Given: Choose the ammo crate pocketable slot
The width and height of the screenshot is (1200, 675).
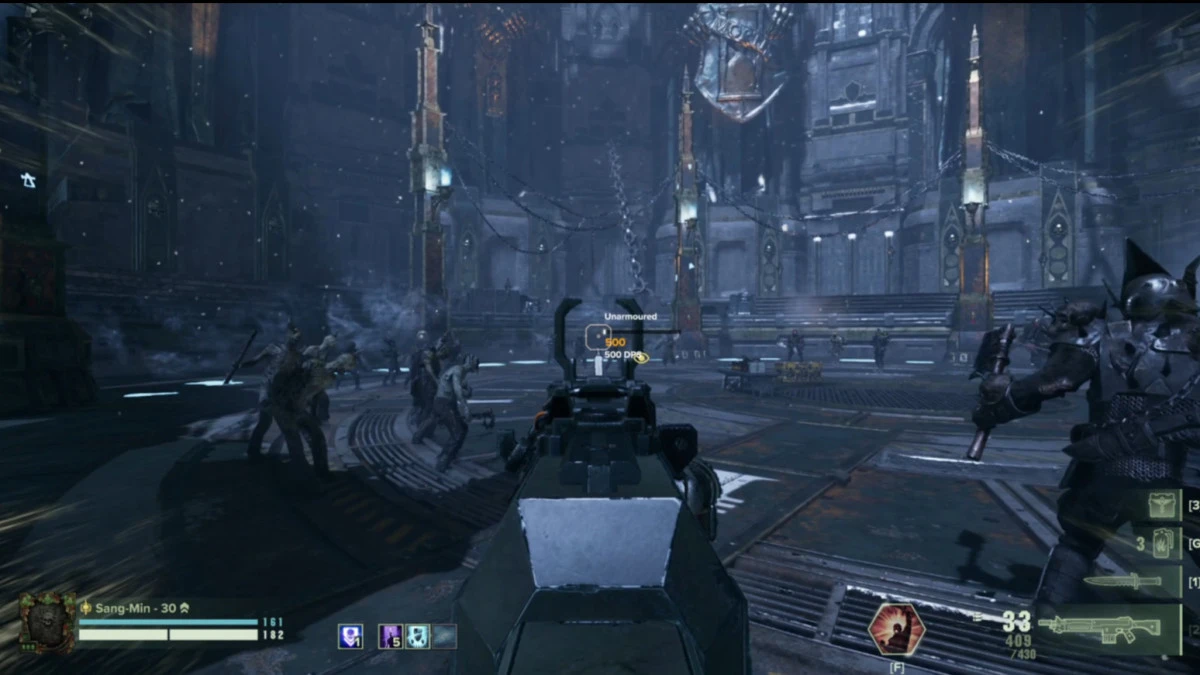Looking at the screenshot, I should coord(1163,505).
